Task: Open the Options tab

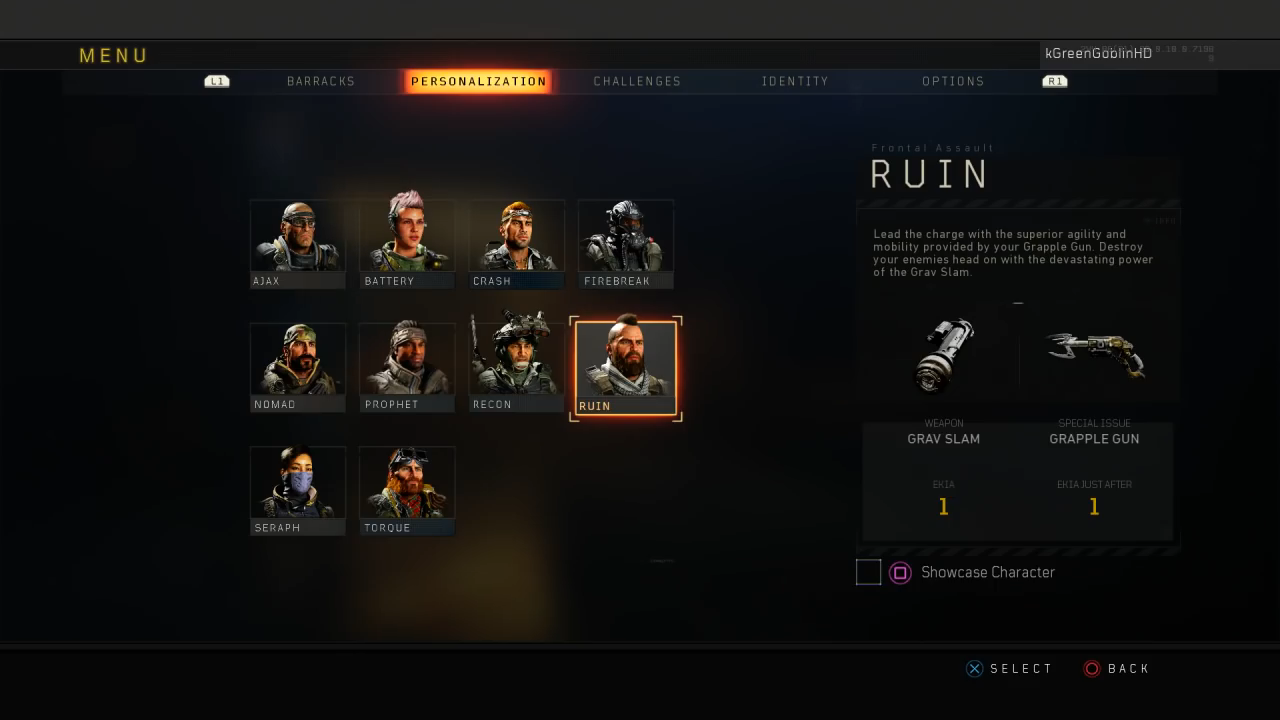Action: (x=953, y=81)
